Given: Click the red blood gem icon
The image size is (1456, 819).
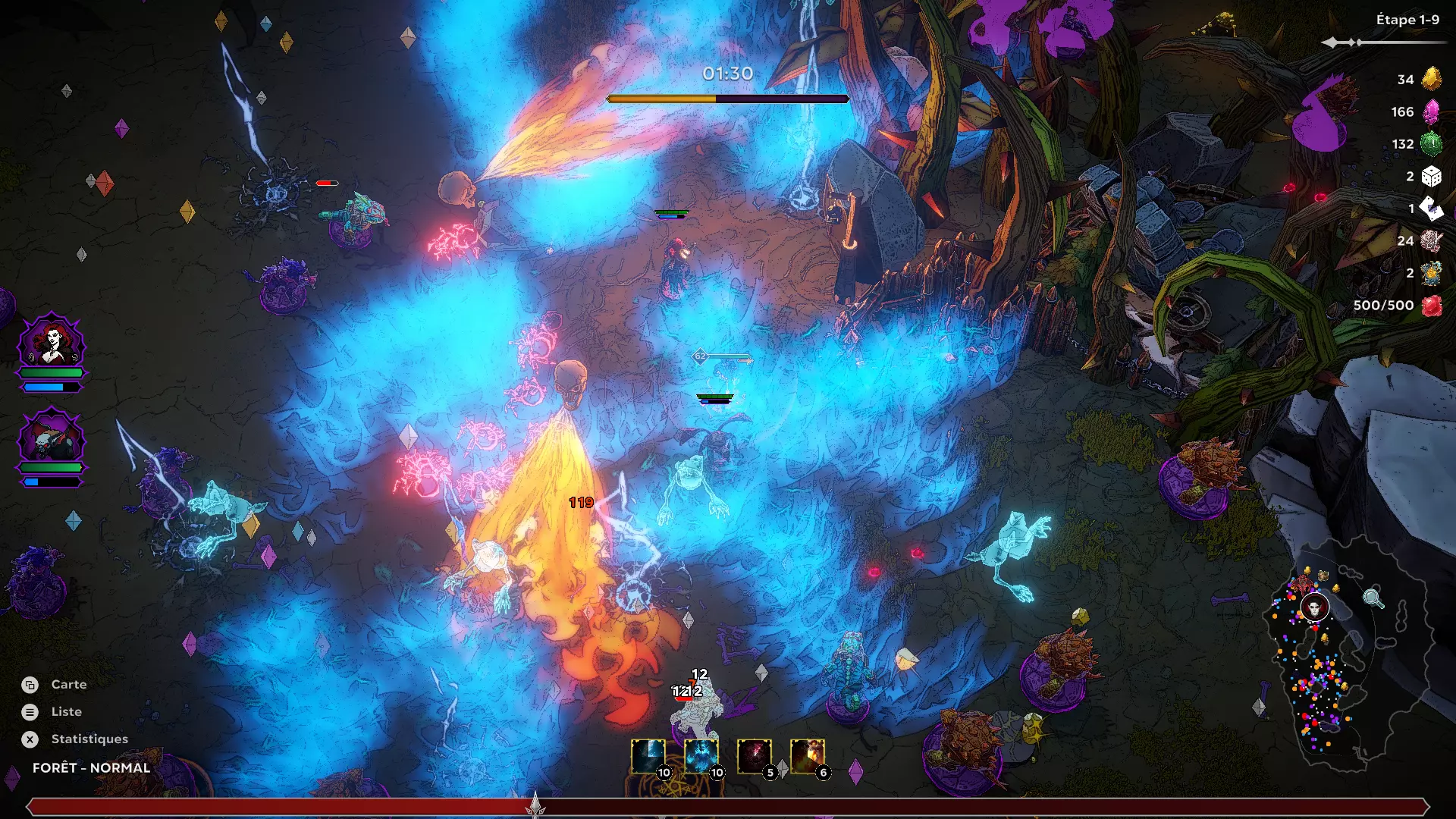Looking at the screenshot, I should click(1431, 306).
